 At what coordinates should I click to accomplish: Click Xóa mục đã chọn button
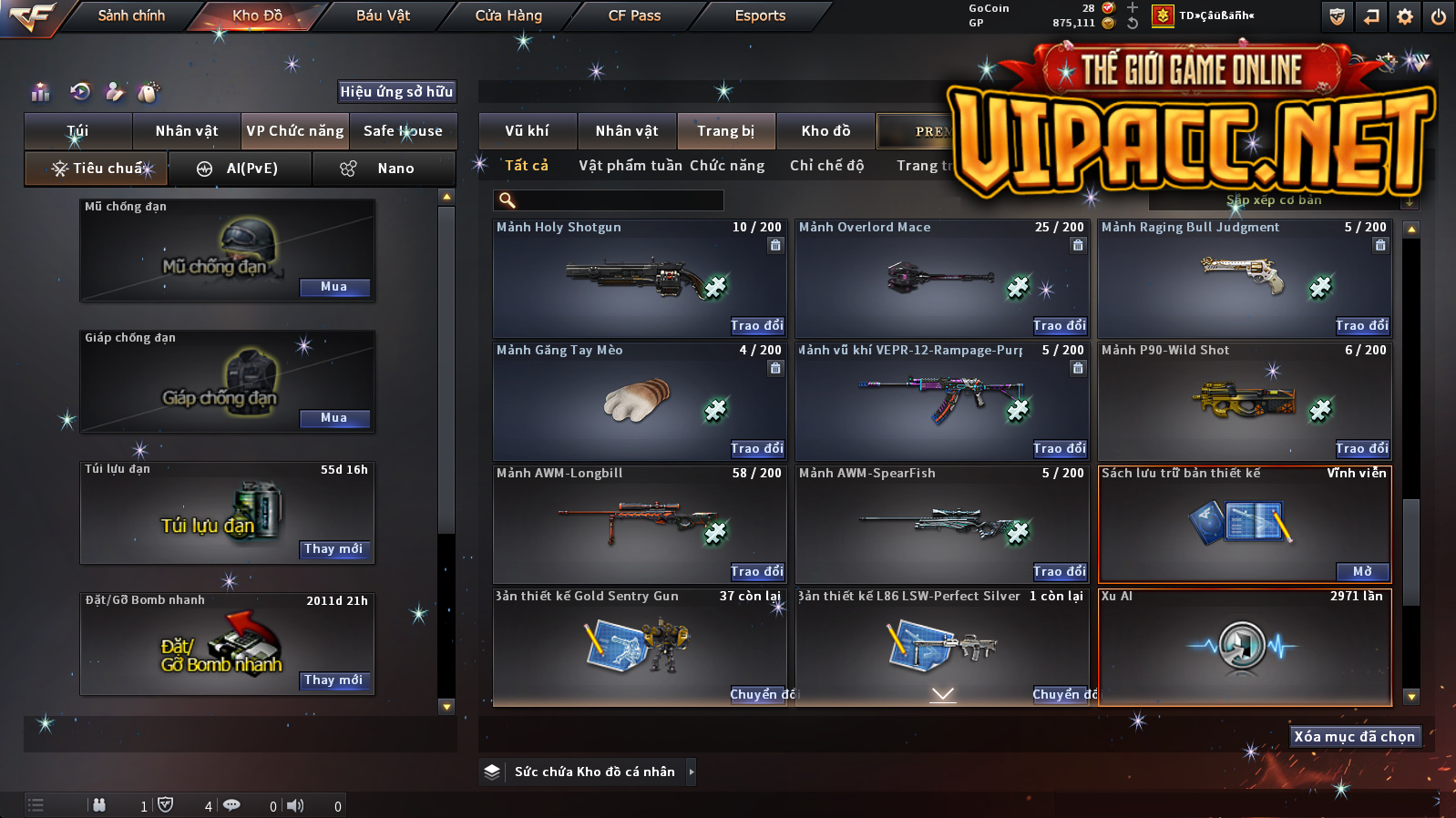(1355, 737)
